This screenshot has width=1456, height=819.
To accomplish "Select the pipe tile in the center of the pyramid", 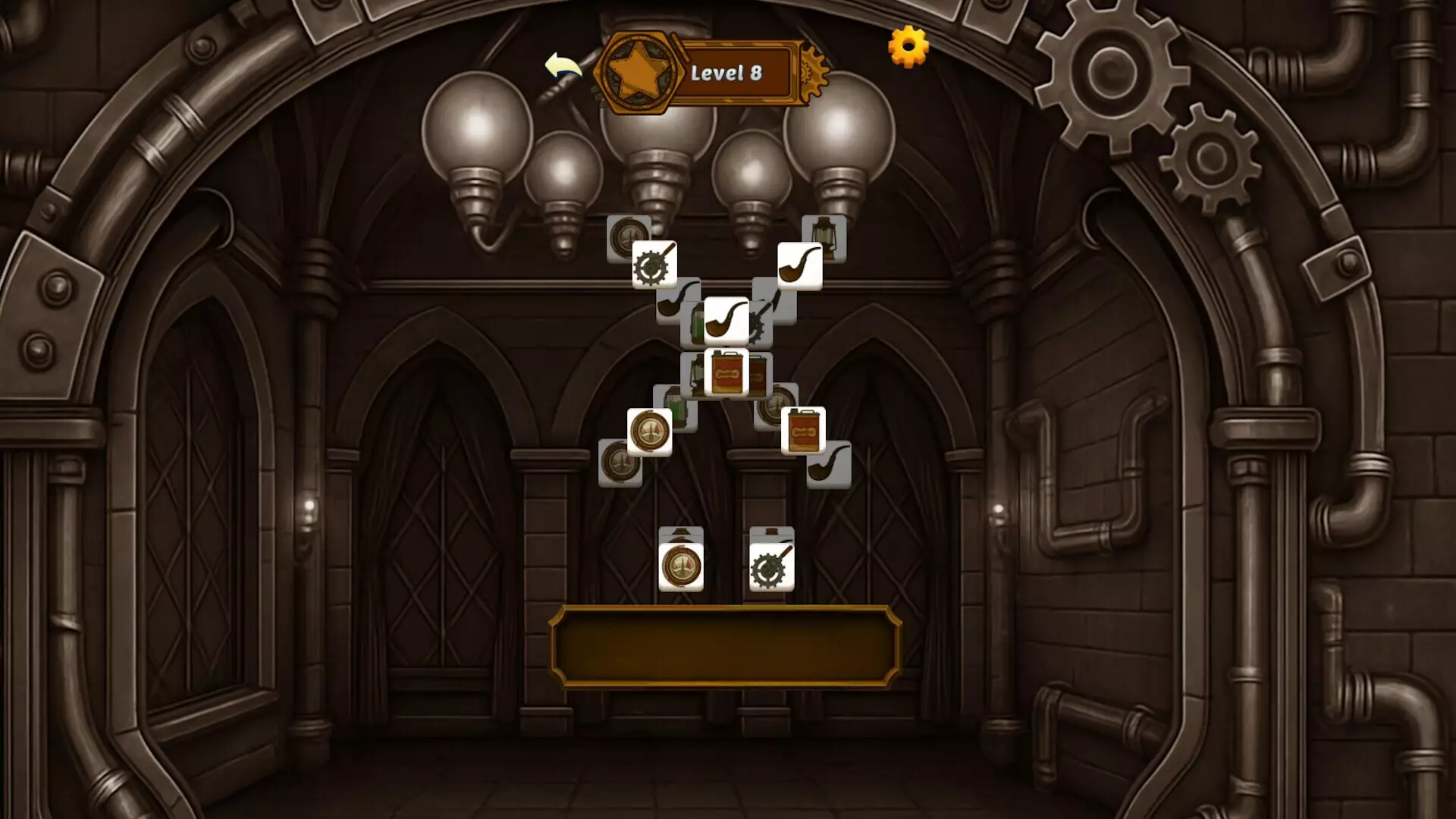I will (726, 322).
